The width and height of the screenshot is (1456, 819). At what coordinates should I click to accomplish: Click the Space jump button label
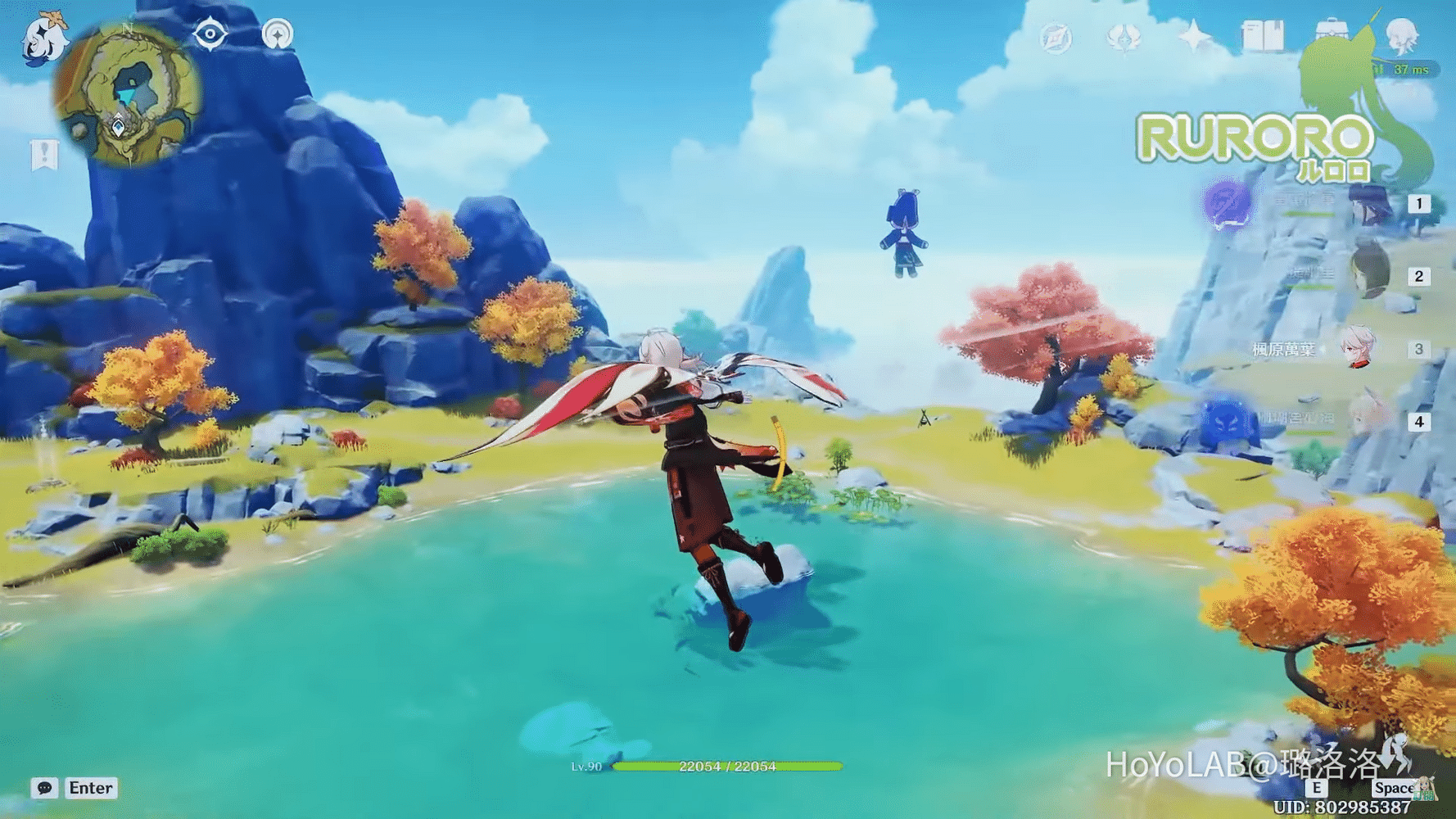click(x=1394, y=788)
